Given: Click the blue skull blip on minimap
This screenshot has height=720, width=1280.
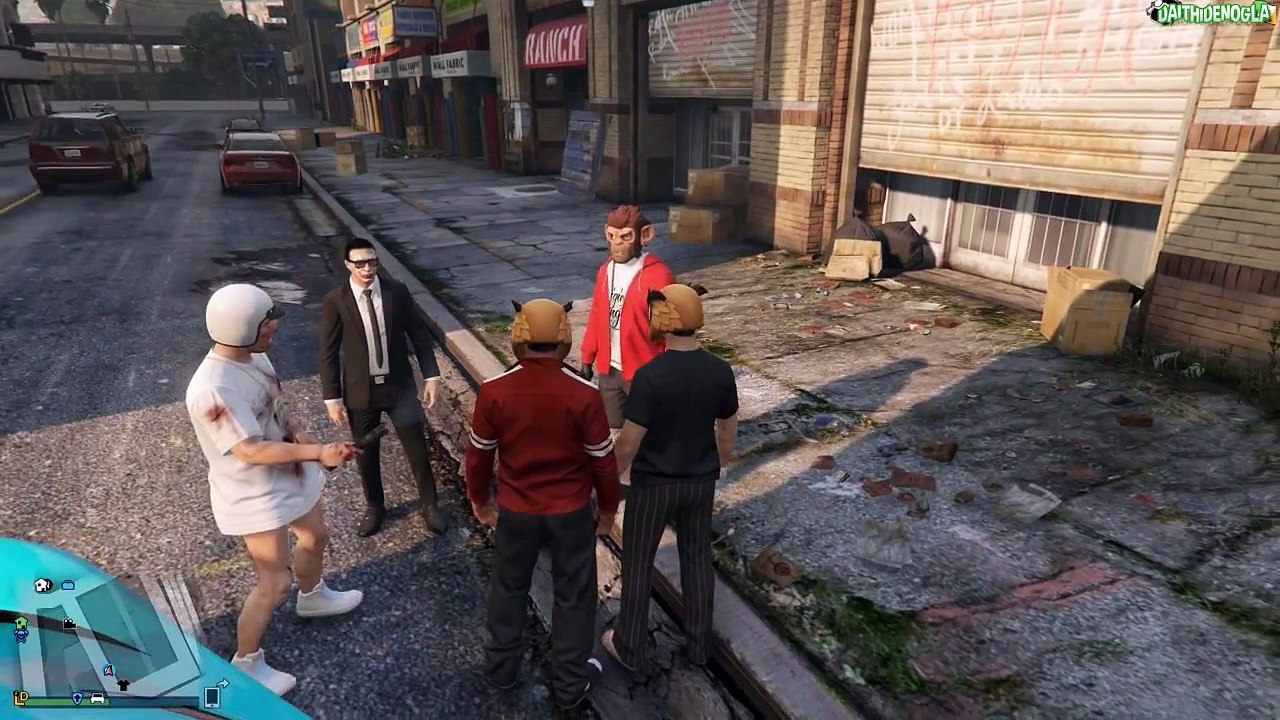Looking at the screenshot, I should pyautogui.click(x=20, y=636).
